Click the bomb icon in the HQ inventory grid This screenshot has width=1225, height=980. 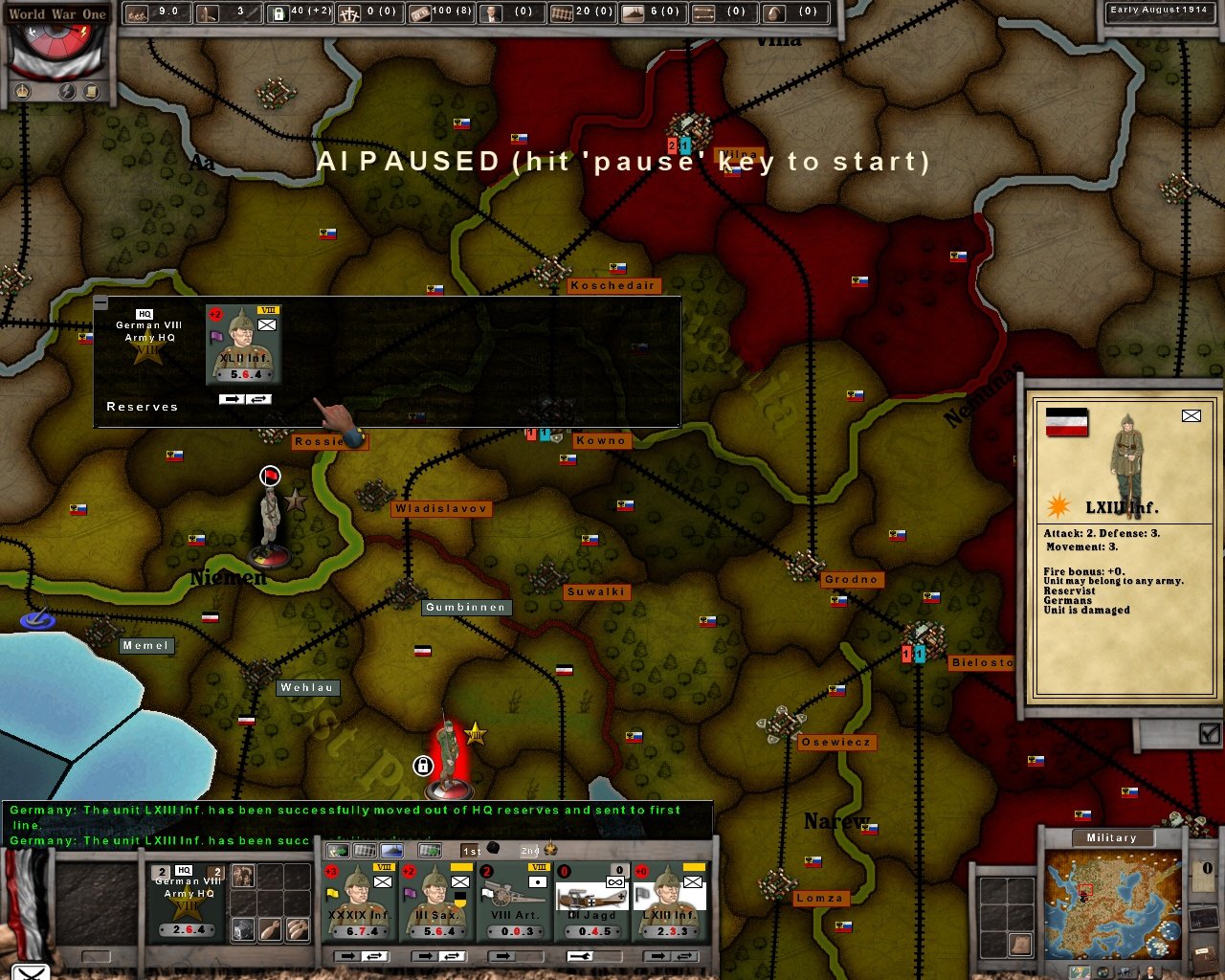coord(269,930)
